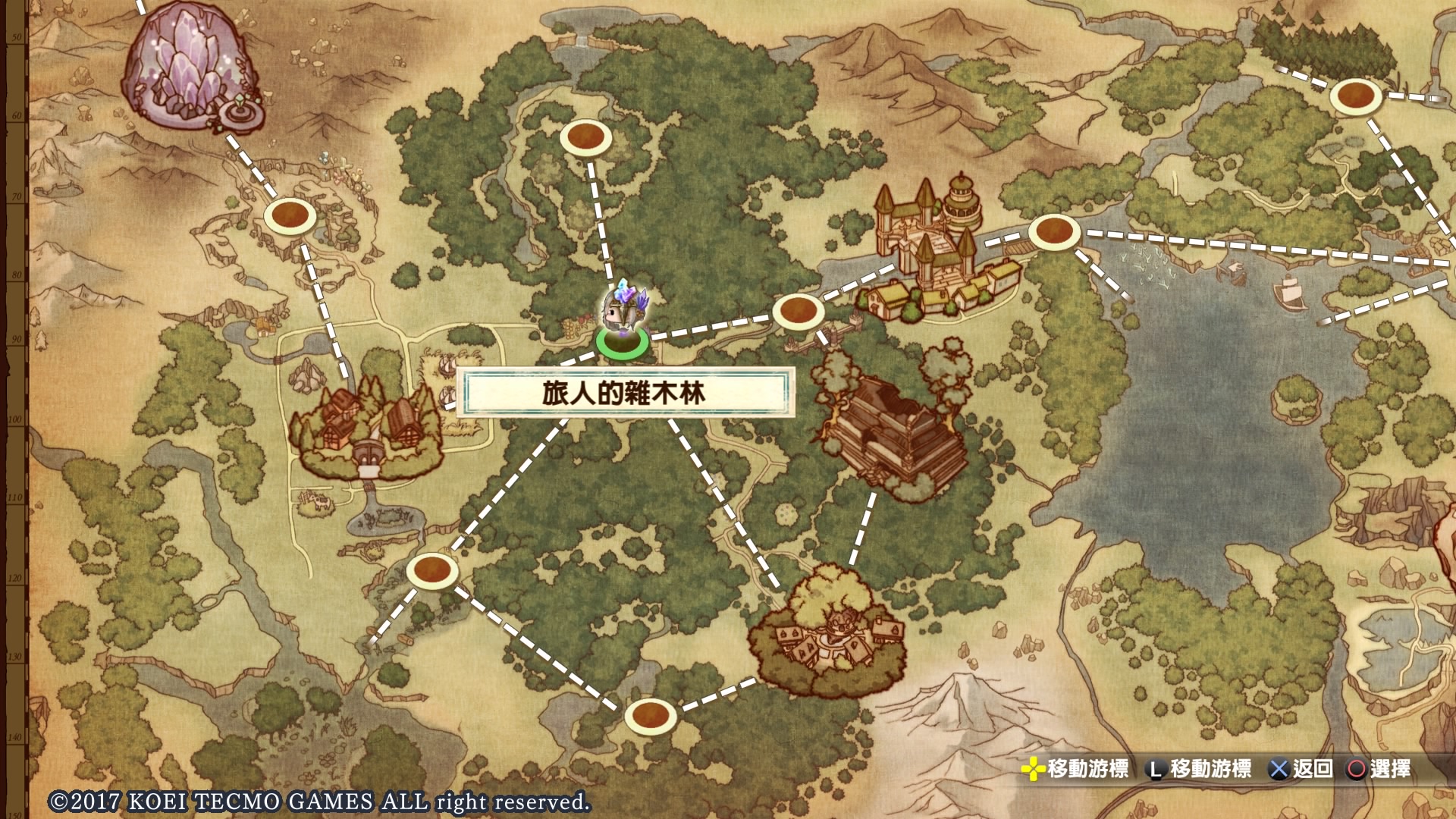Select the green highlighted node under the character
The height and width of the screenshot is (819, 1456).
coord(622,342)
